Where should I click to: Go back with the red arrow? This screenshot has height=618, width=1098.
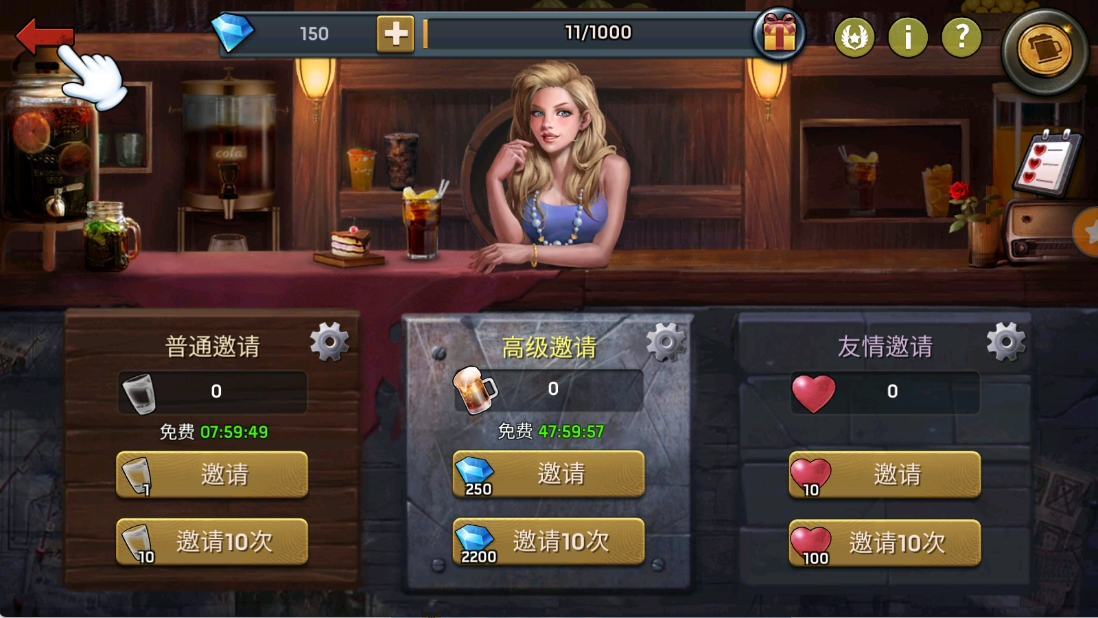click(x=44, y=37)
